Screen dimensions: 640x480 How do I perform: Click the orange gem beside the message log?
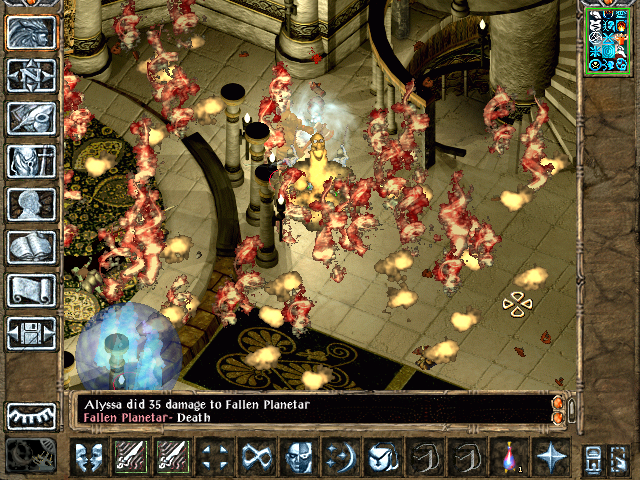pyautogui.click(x=558, y=409)
